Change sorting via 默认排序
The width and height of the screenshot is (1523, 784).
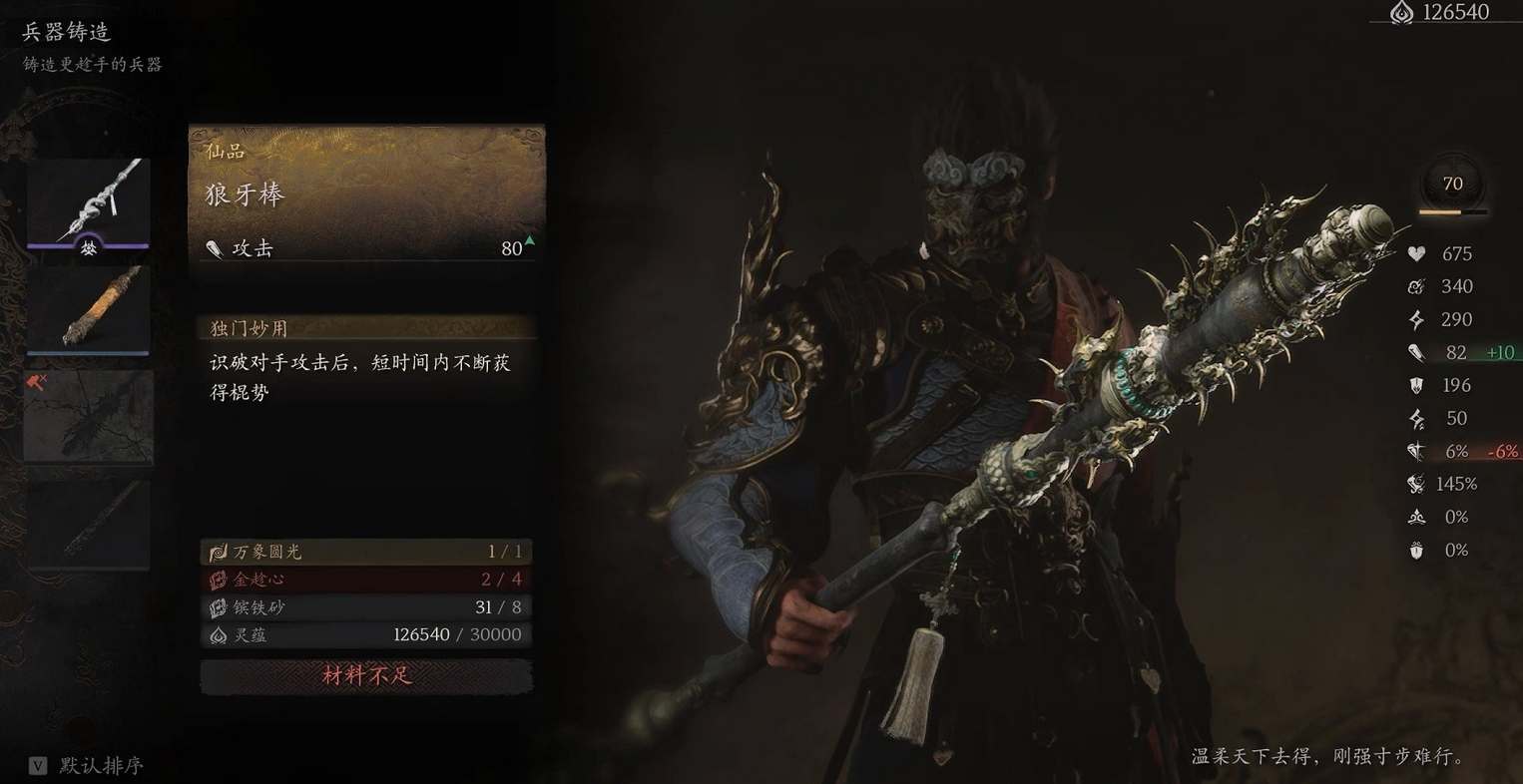point(88,765)
